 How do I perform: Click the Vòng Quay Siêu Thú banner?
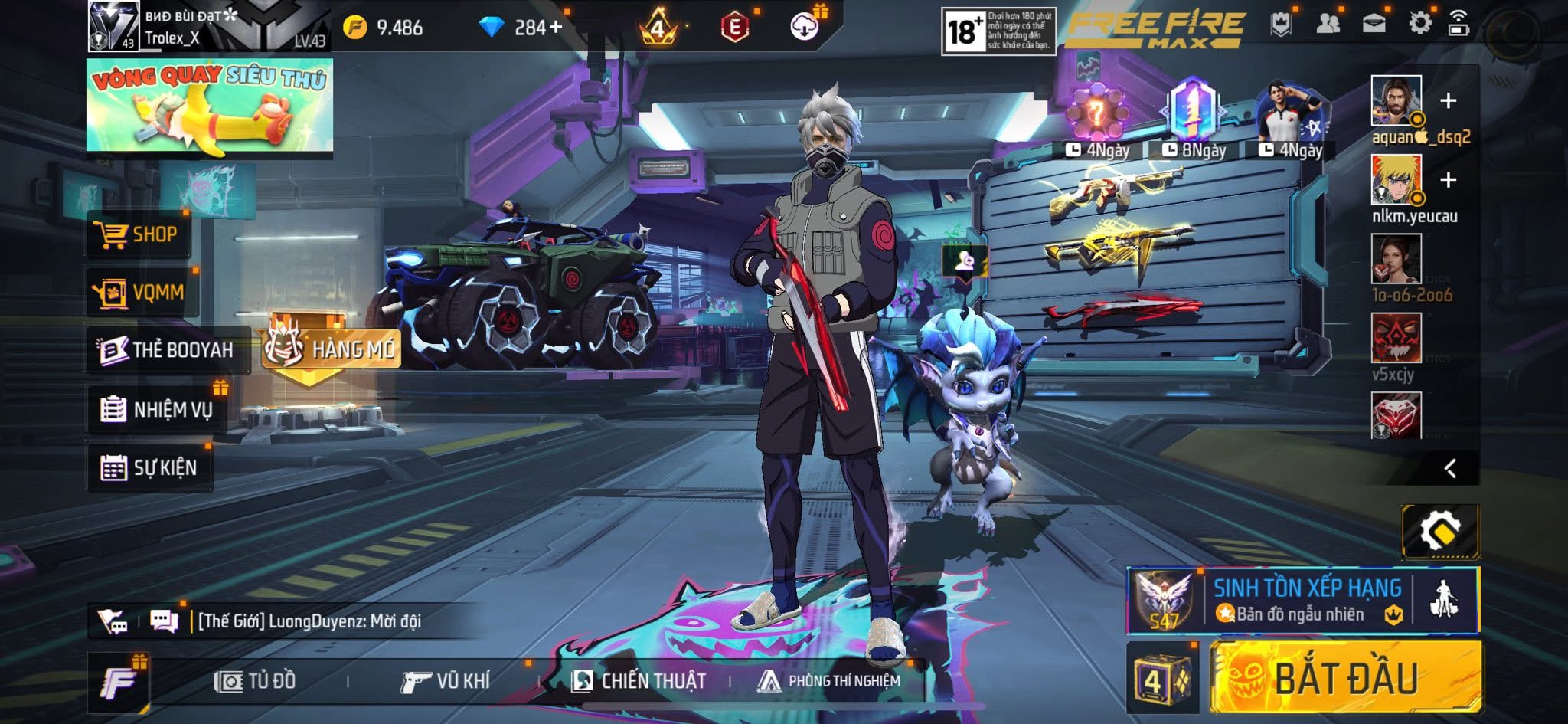click(209, 106)
